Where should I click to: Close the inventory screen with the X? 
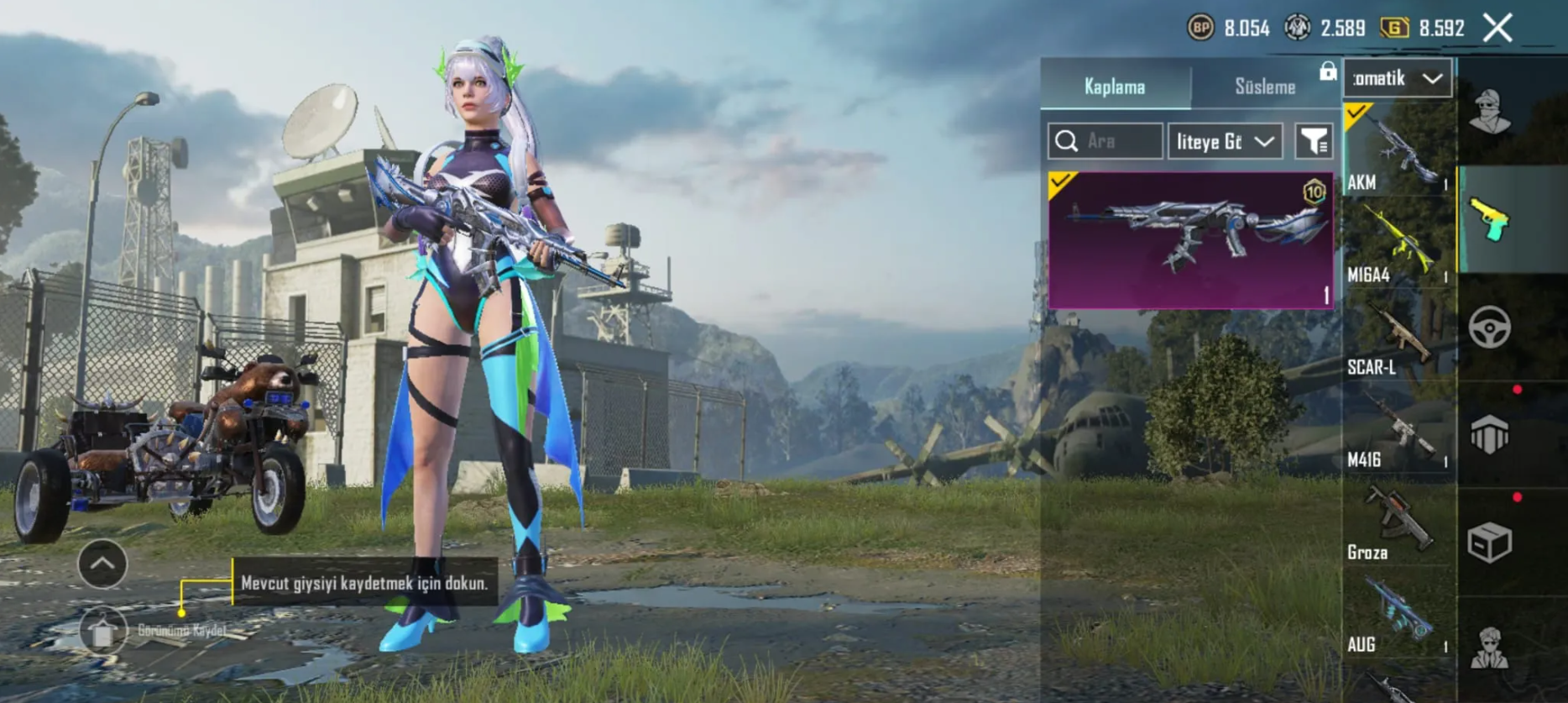[x=1497, y=28]
